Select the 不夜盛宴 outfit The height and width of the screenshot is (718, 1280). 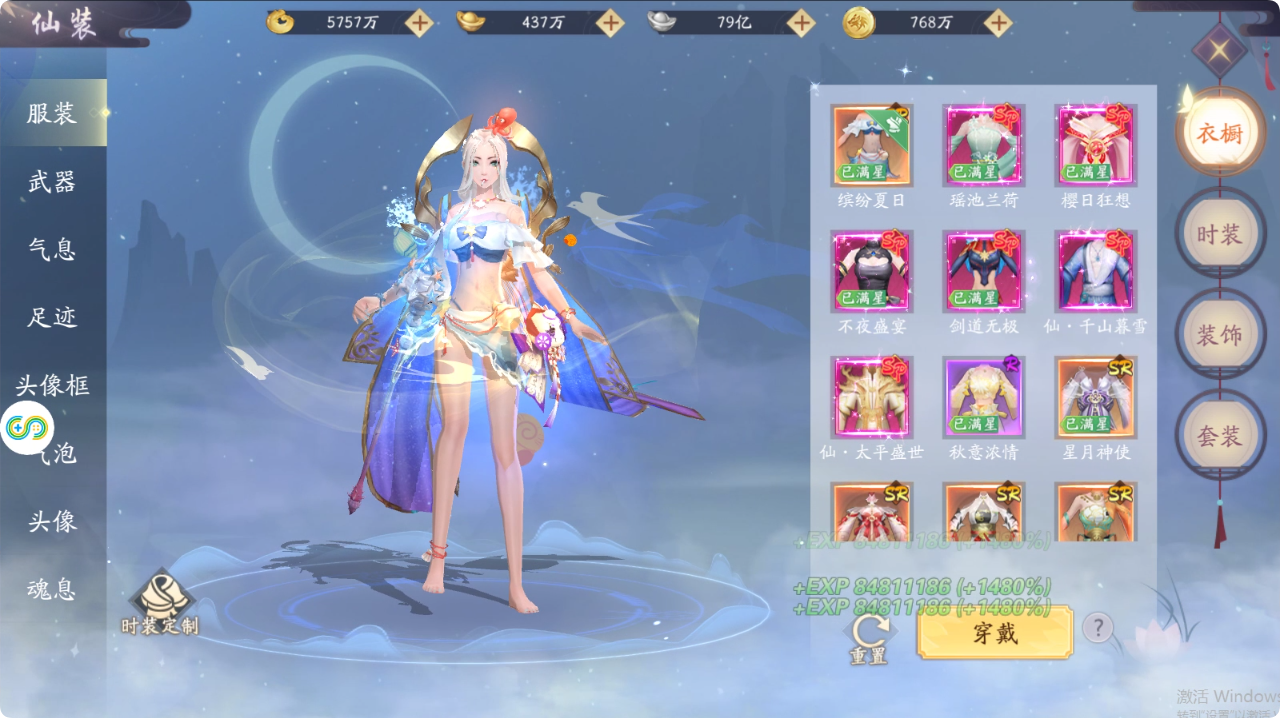pyautogui.click(x=871, y=272)
